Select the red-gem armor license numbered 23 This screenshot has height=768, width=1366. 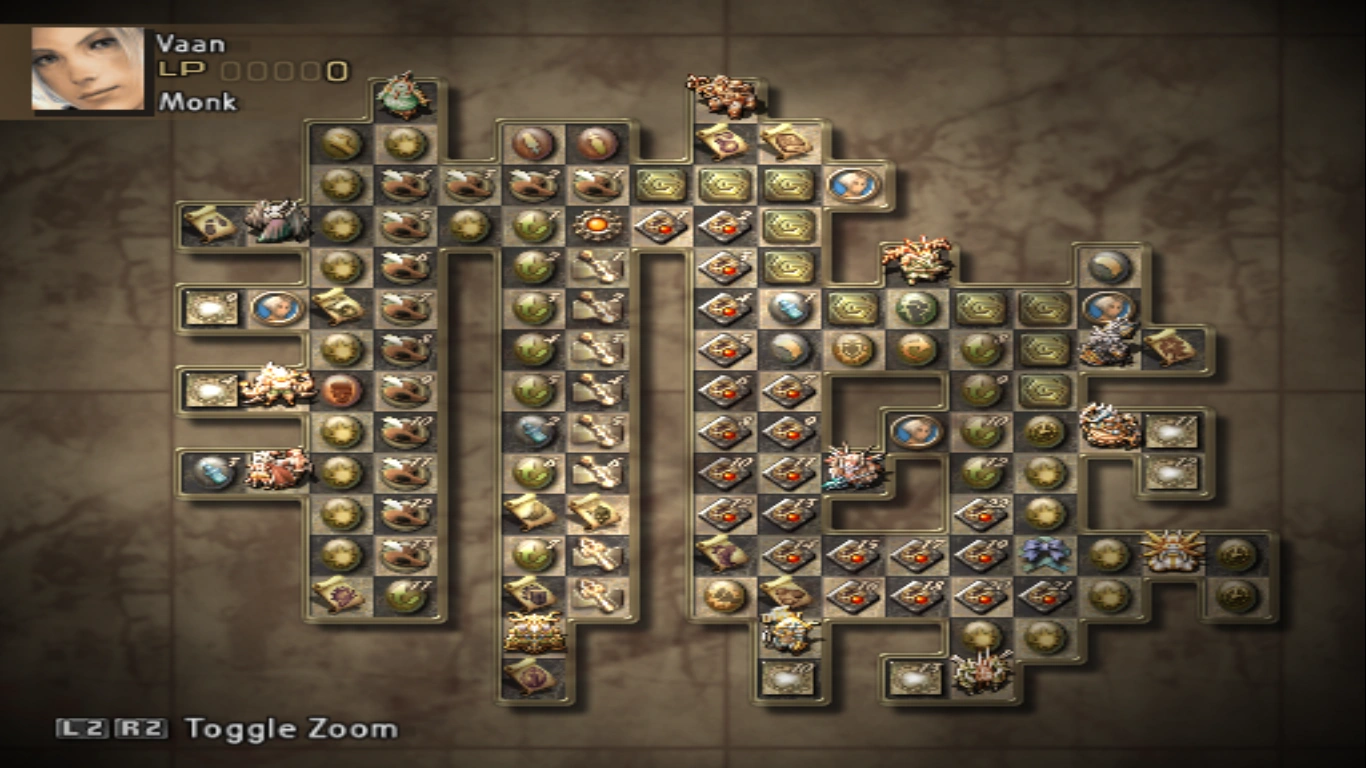981,513
